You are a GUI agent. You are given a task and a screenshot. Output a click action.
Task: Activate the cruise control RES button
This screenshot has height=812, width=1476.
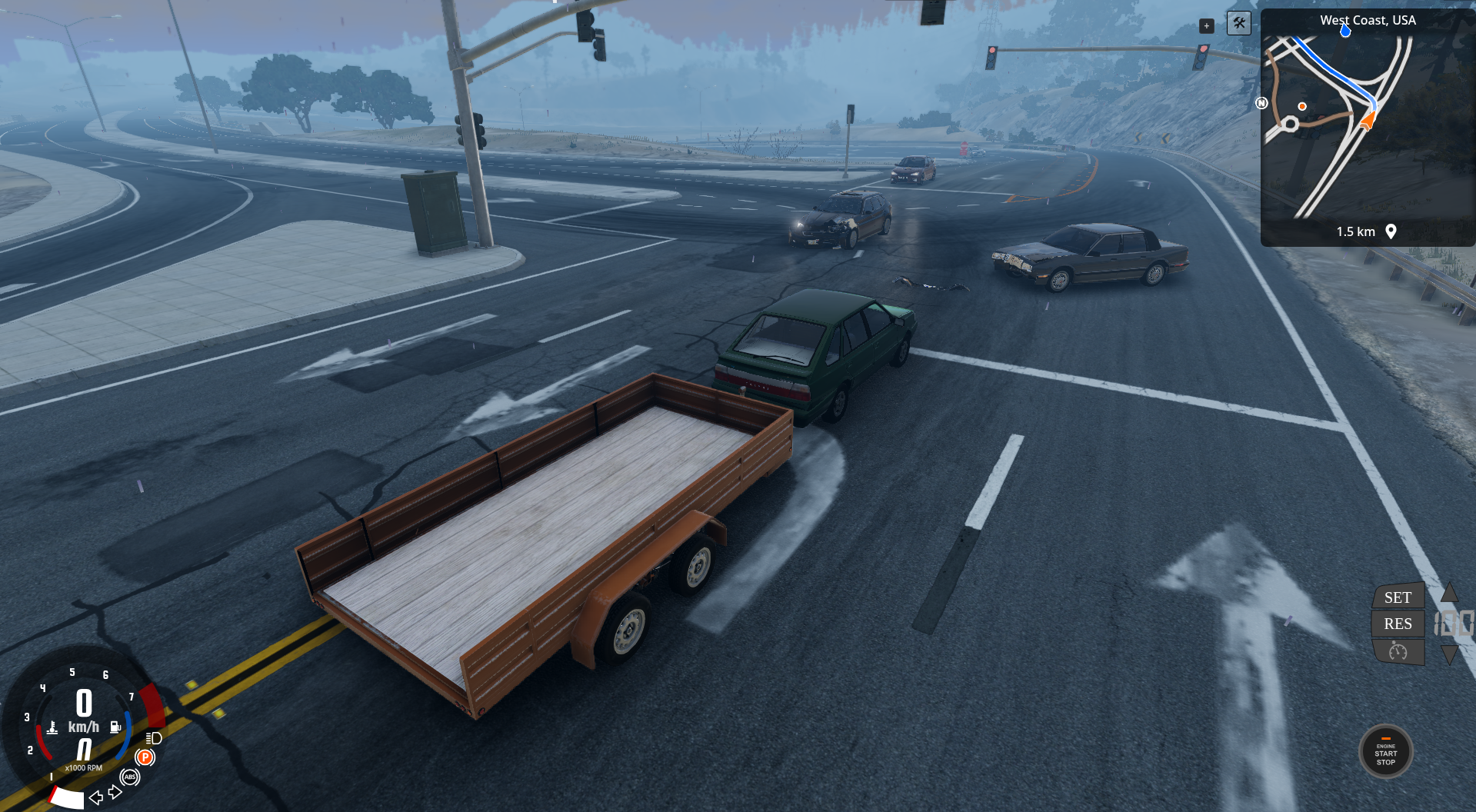pyautogui.click(x=1398, y=624)
